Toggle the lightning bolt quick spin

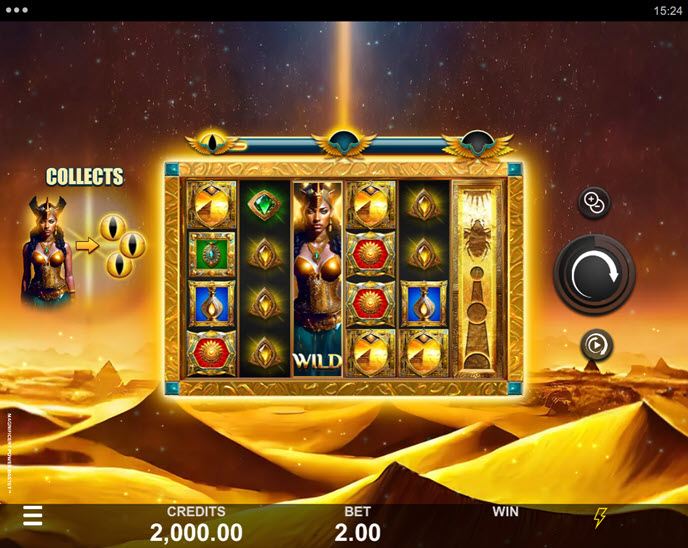pos(600,517)
